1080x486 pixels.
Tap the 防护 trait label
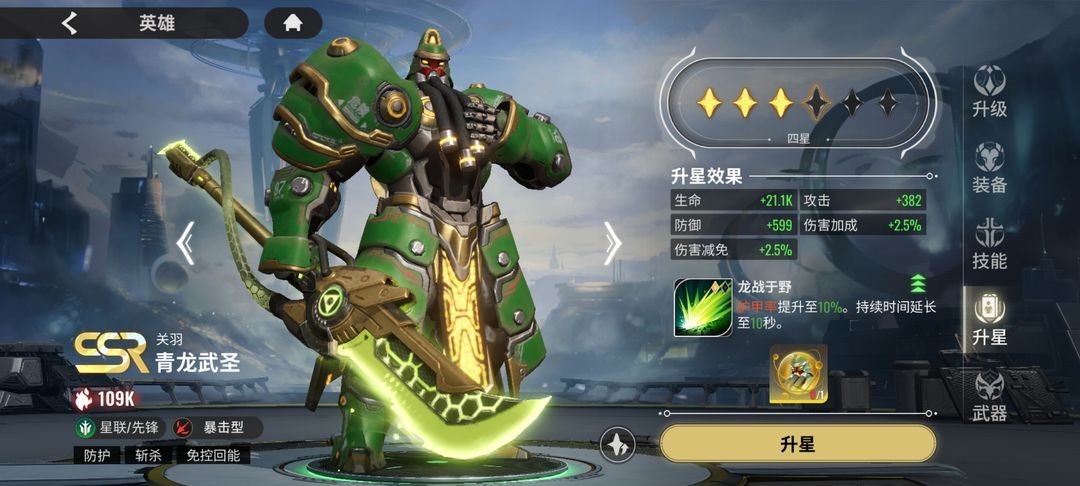[97, 455]
